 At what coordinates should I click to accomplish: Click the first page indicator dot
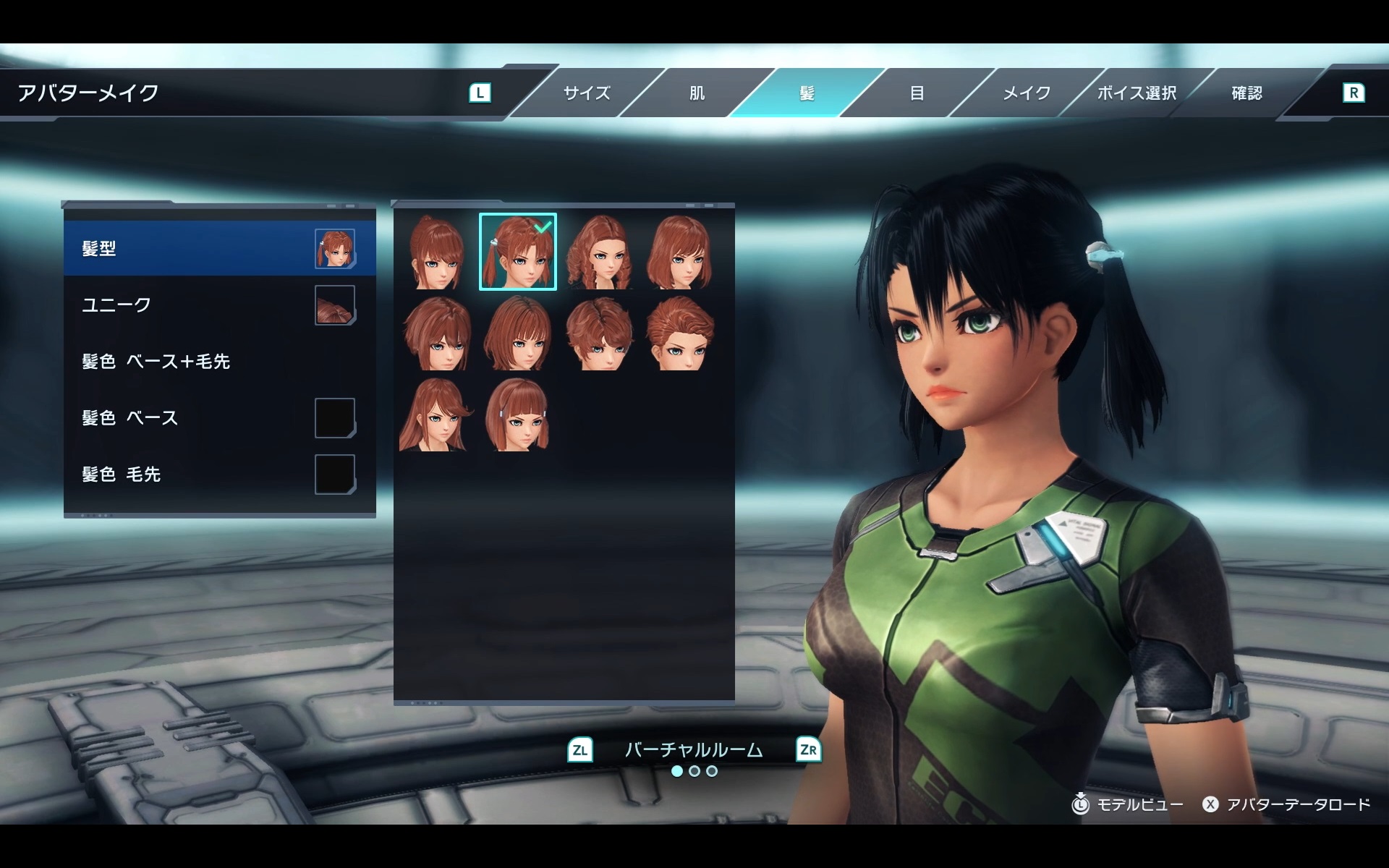click(x=676, y=772)
